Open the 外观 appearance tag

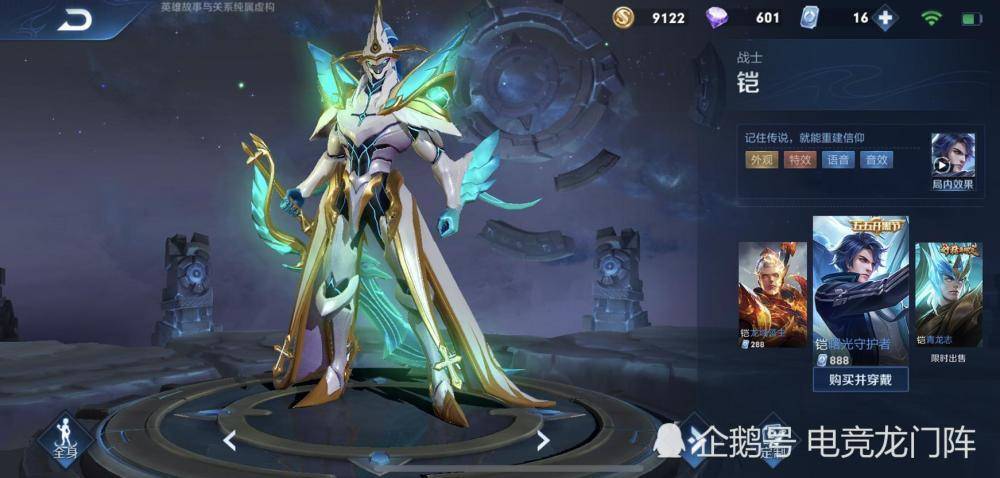(x=761, y=160)
